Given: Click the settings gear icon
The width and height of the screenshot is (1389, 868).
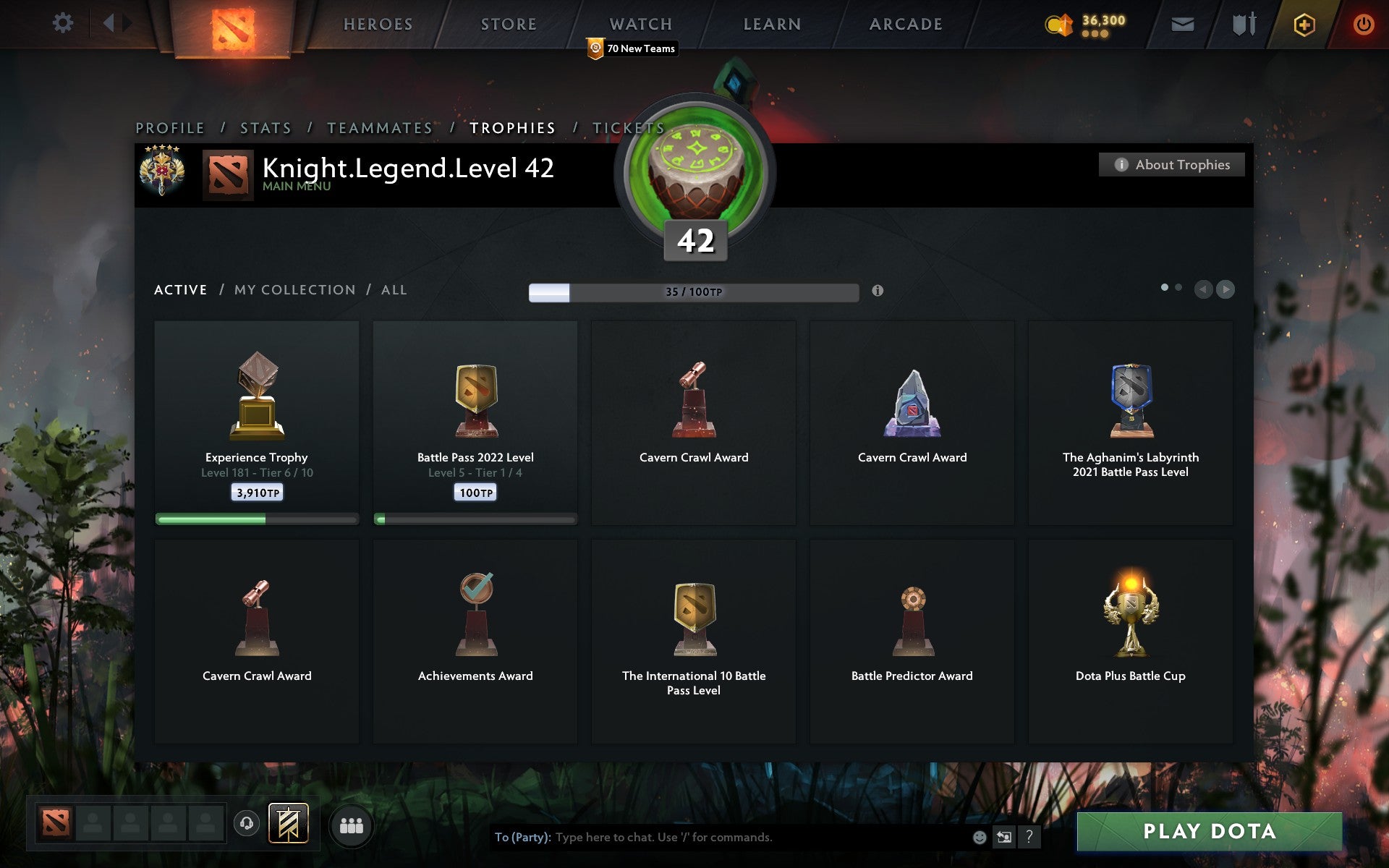Looking at the screenshot, I should pyautogui.click(x=64, y=22).
